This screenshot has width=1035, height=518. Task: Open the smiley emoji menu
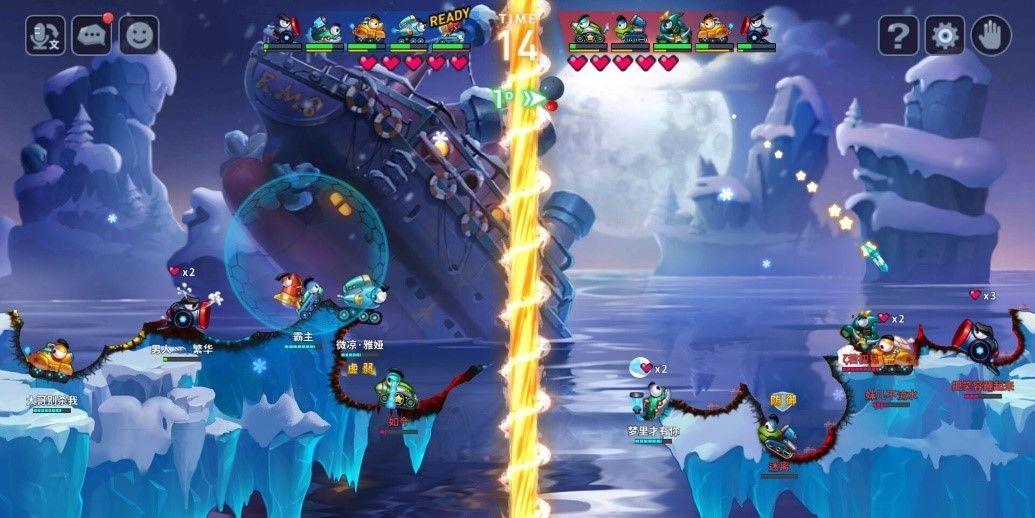(x=139, y=35)
